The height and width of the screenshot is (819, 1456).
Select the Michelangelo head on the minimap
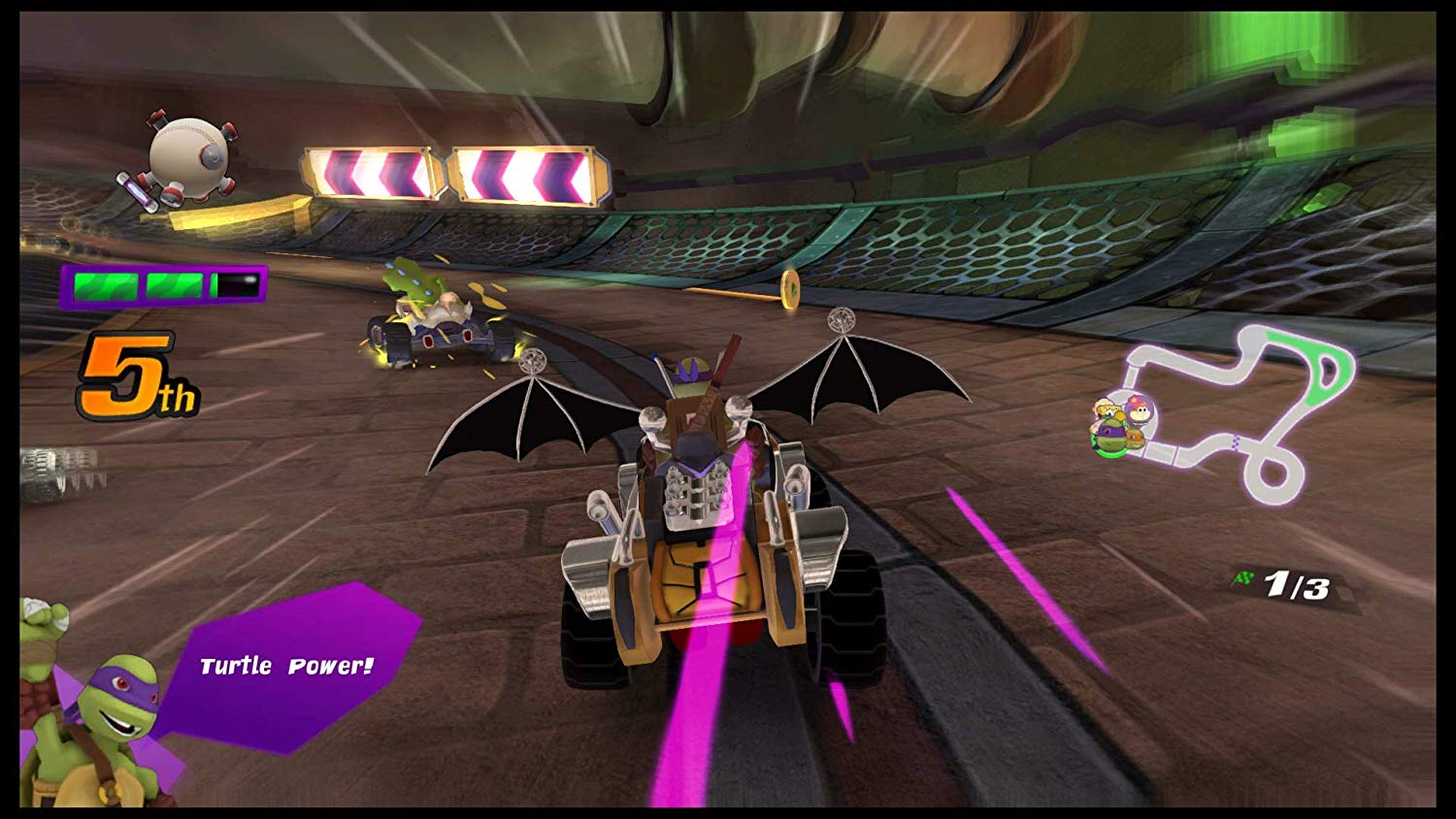click(x=1135, y=441)
